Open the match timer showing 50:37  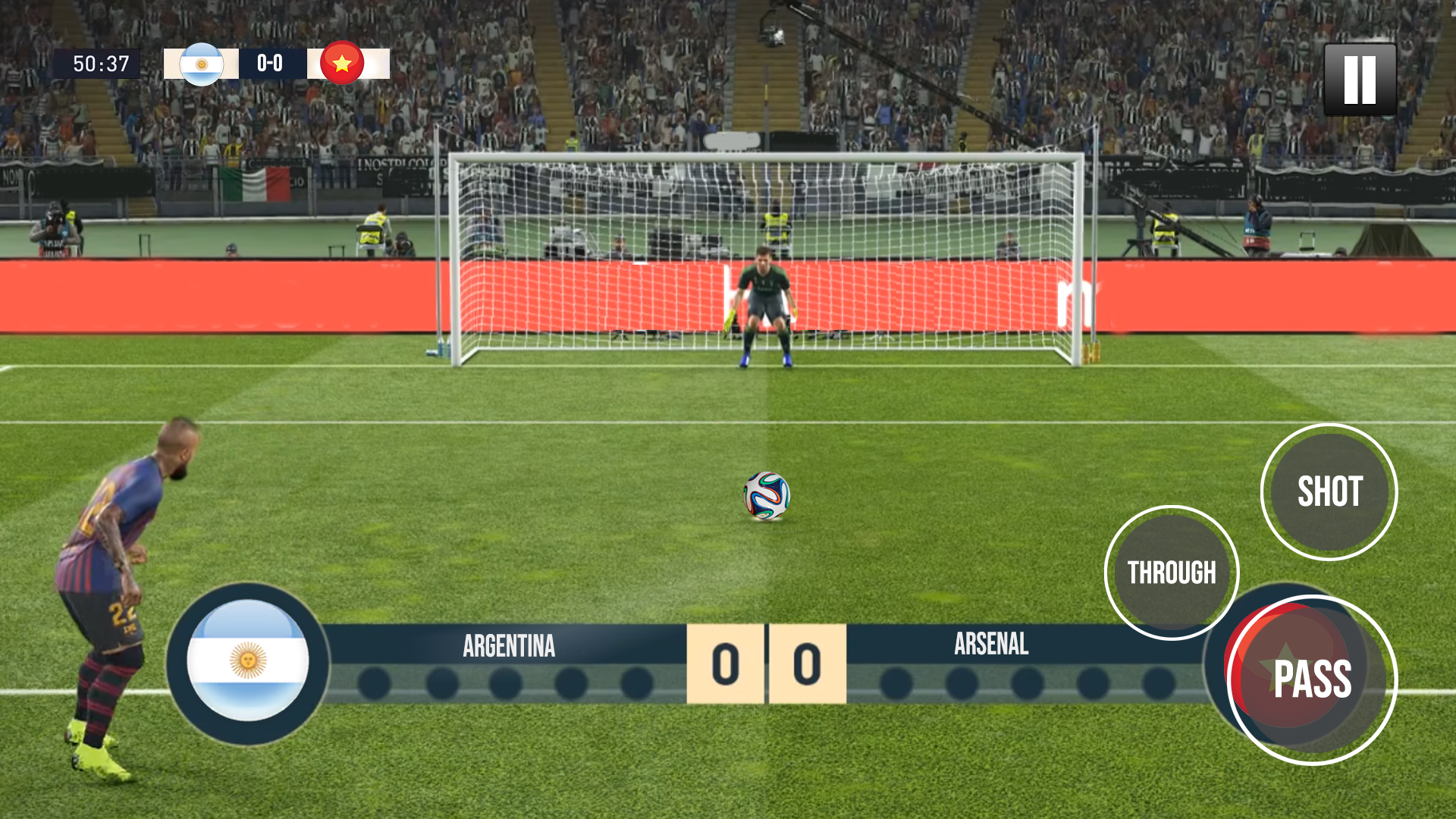pyautogui.click(x=99, y=64)
